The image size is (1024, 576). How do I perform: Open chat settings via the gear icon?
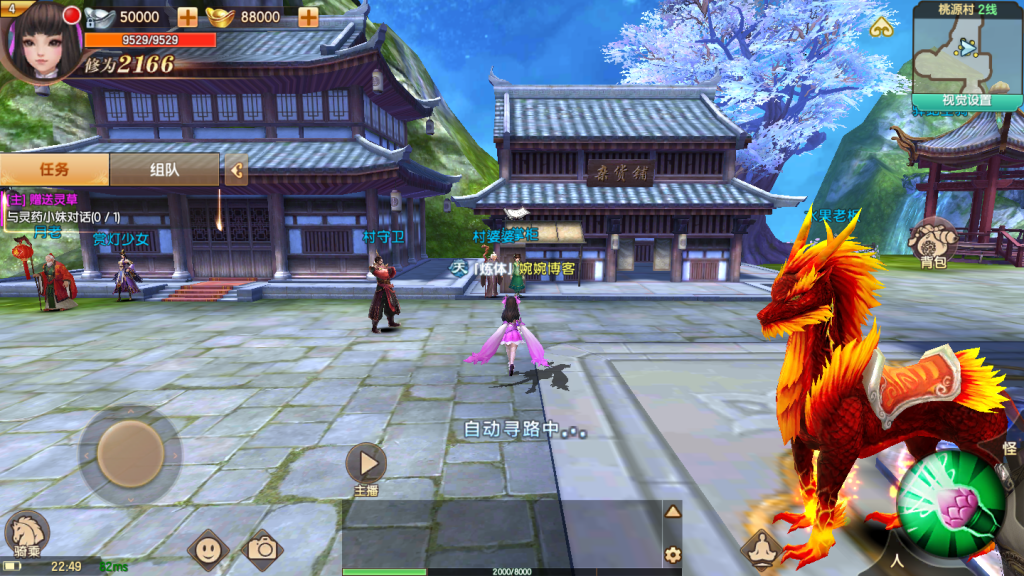click(673, 553)
